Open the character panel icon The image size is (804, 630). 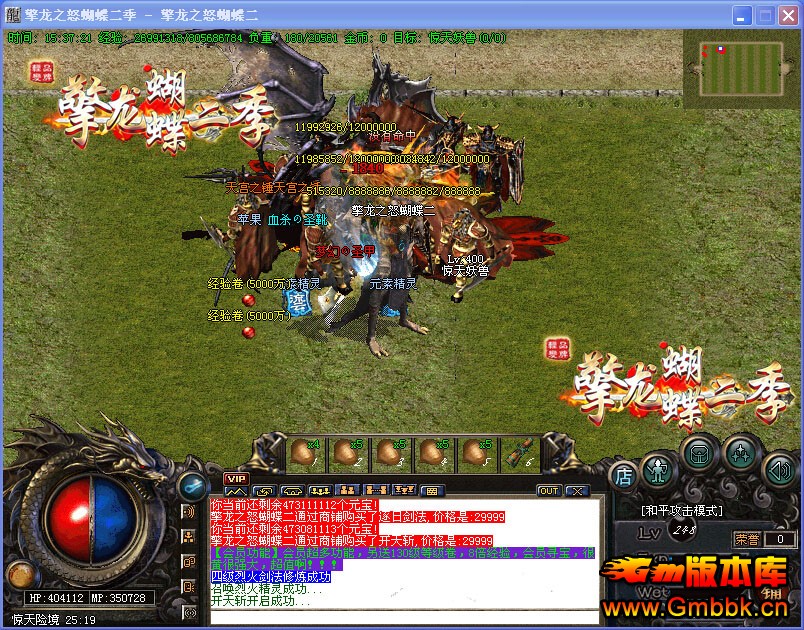click(657, 467)
